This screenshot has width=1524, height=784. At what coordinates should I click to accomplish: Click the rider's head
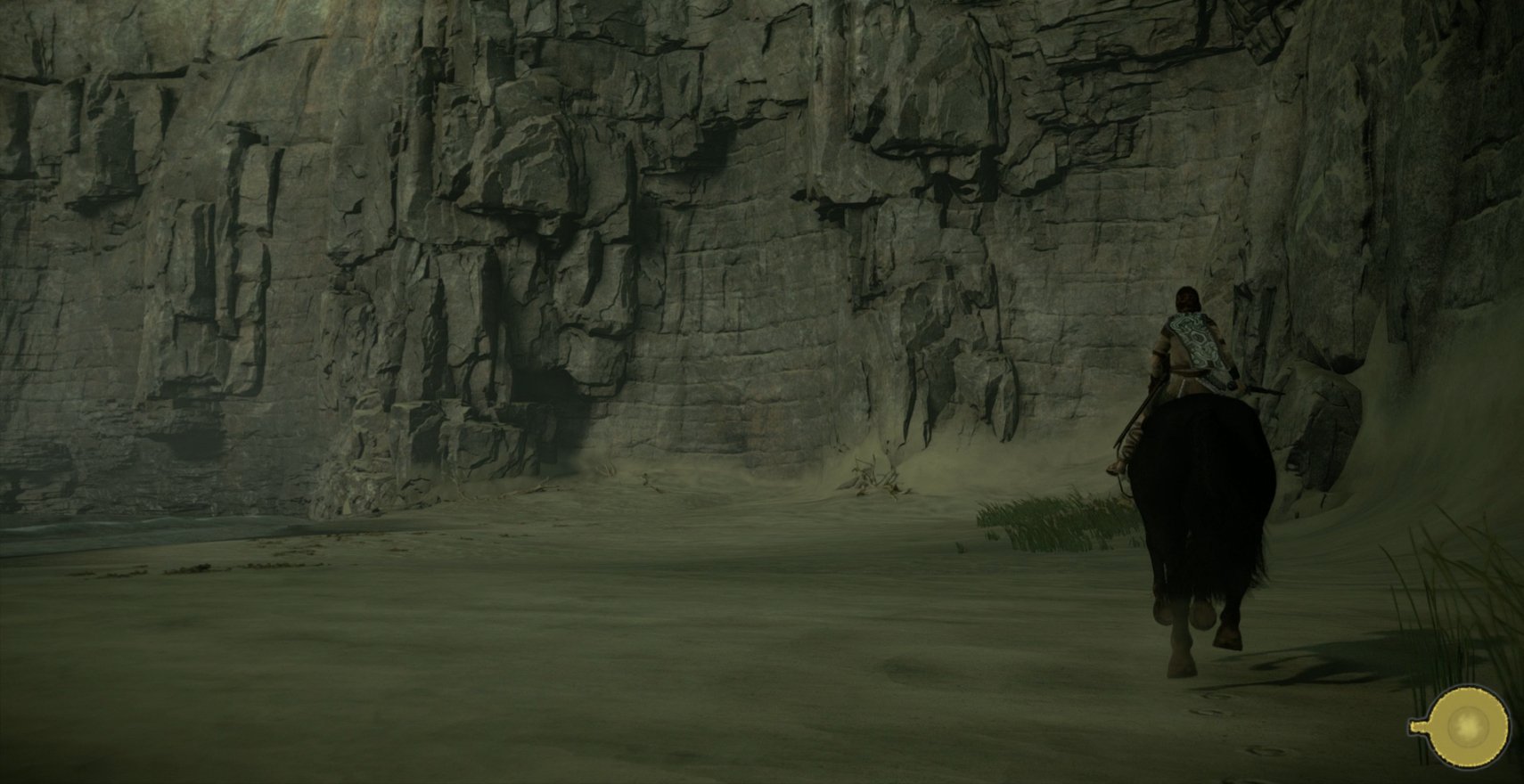click(1184, 298)
